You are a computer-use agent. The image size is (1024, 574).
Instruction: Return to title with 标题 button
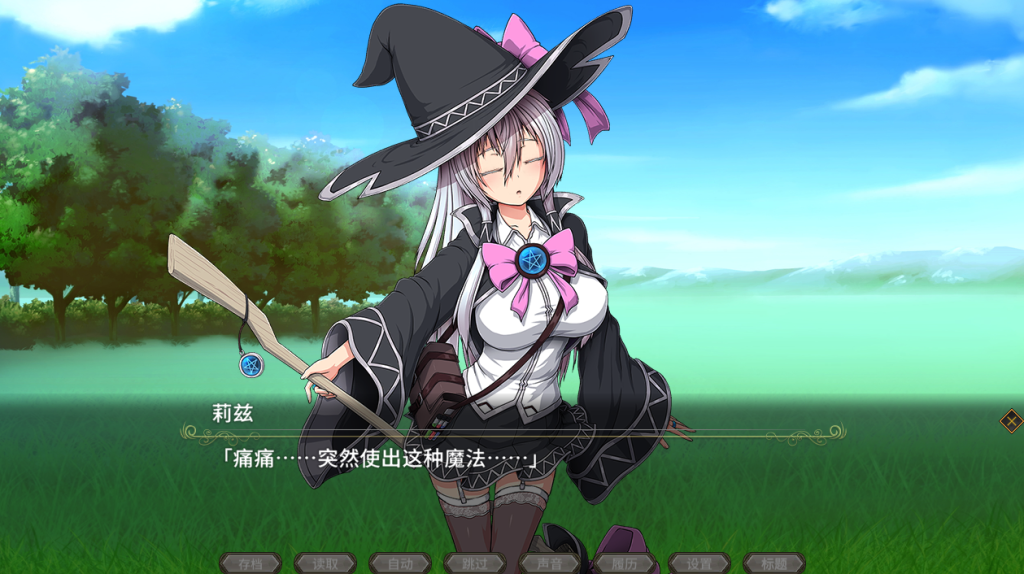click(x=774, y=564)
